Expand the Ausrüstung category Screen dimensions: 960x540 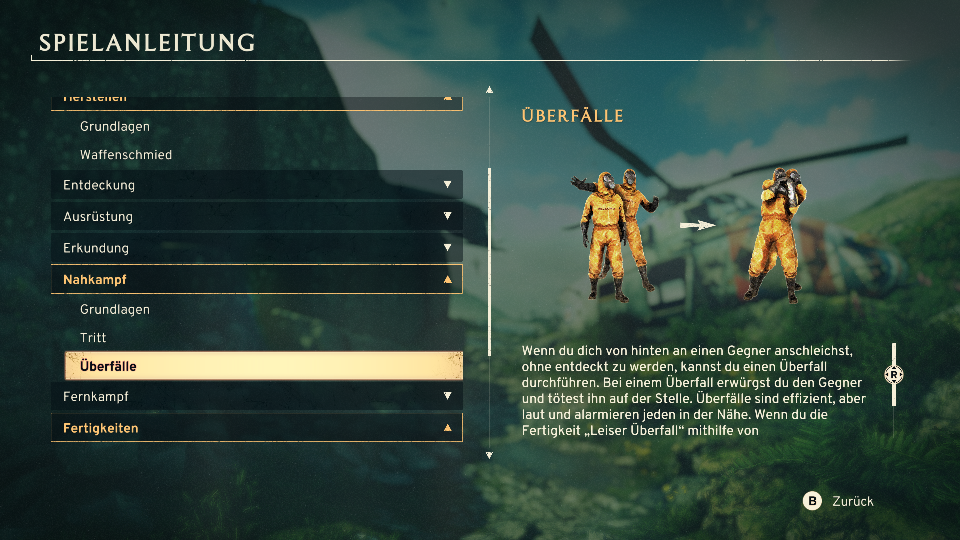(256, 216)
